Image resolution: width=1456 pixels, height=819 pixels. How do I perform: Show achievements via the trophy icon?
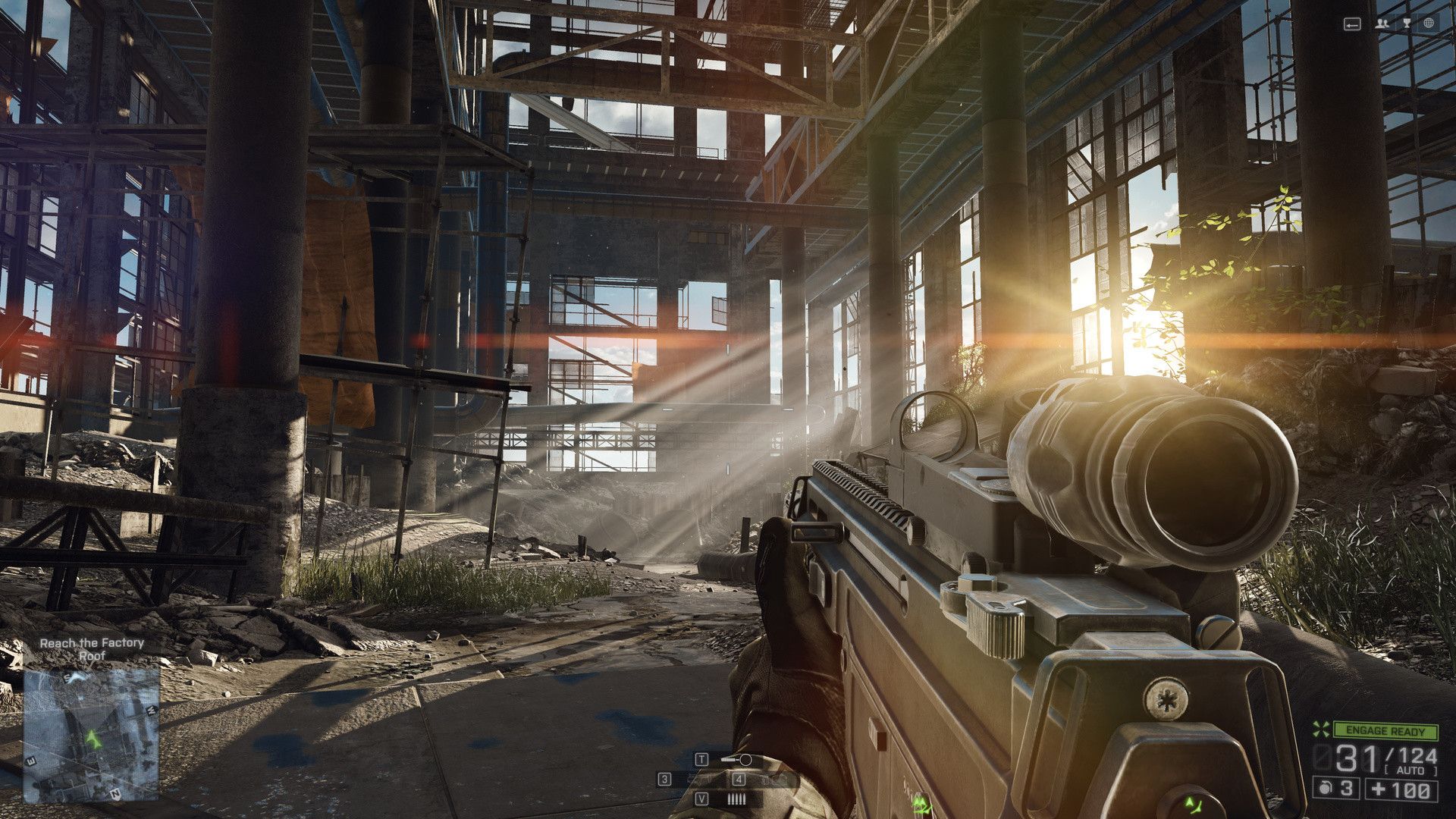(x=1407, y=24)
